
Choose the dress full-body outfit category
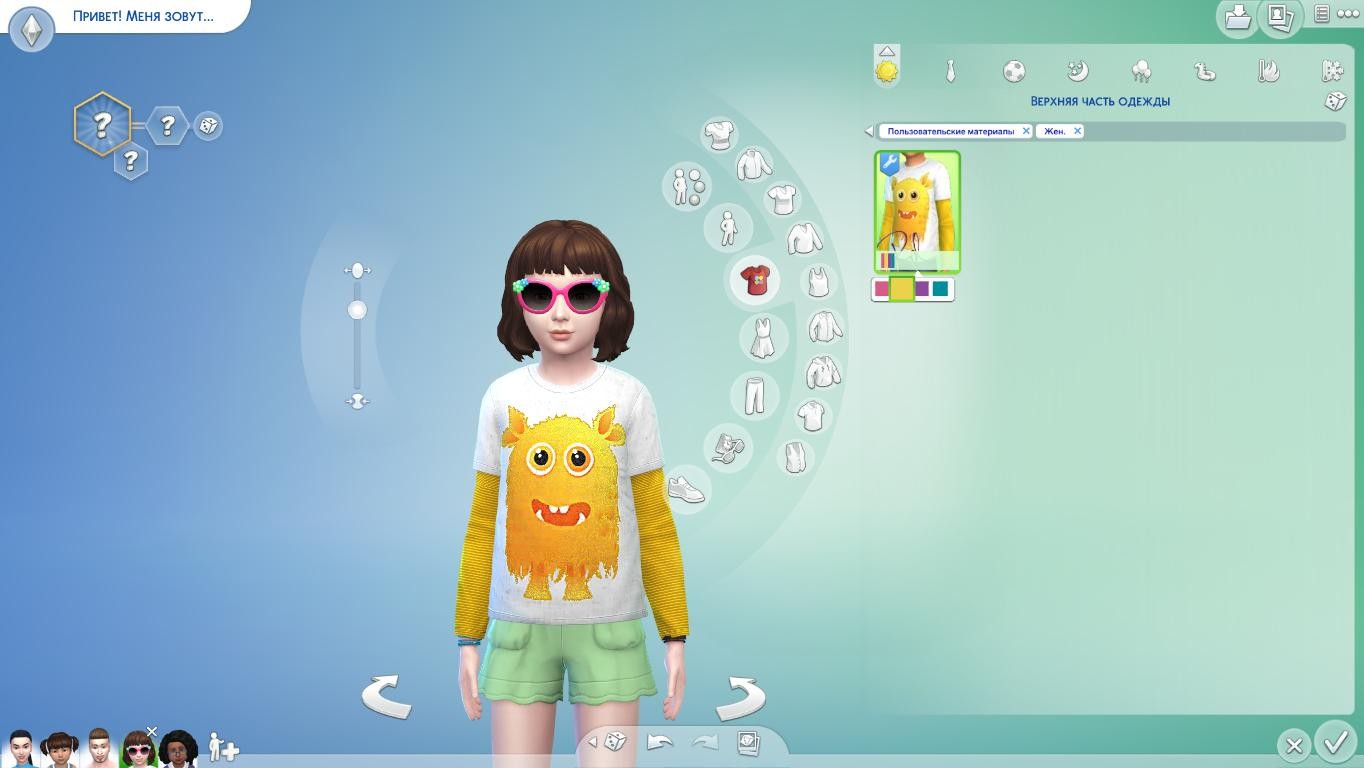(x=762, y=337)
